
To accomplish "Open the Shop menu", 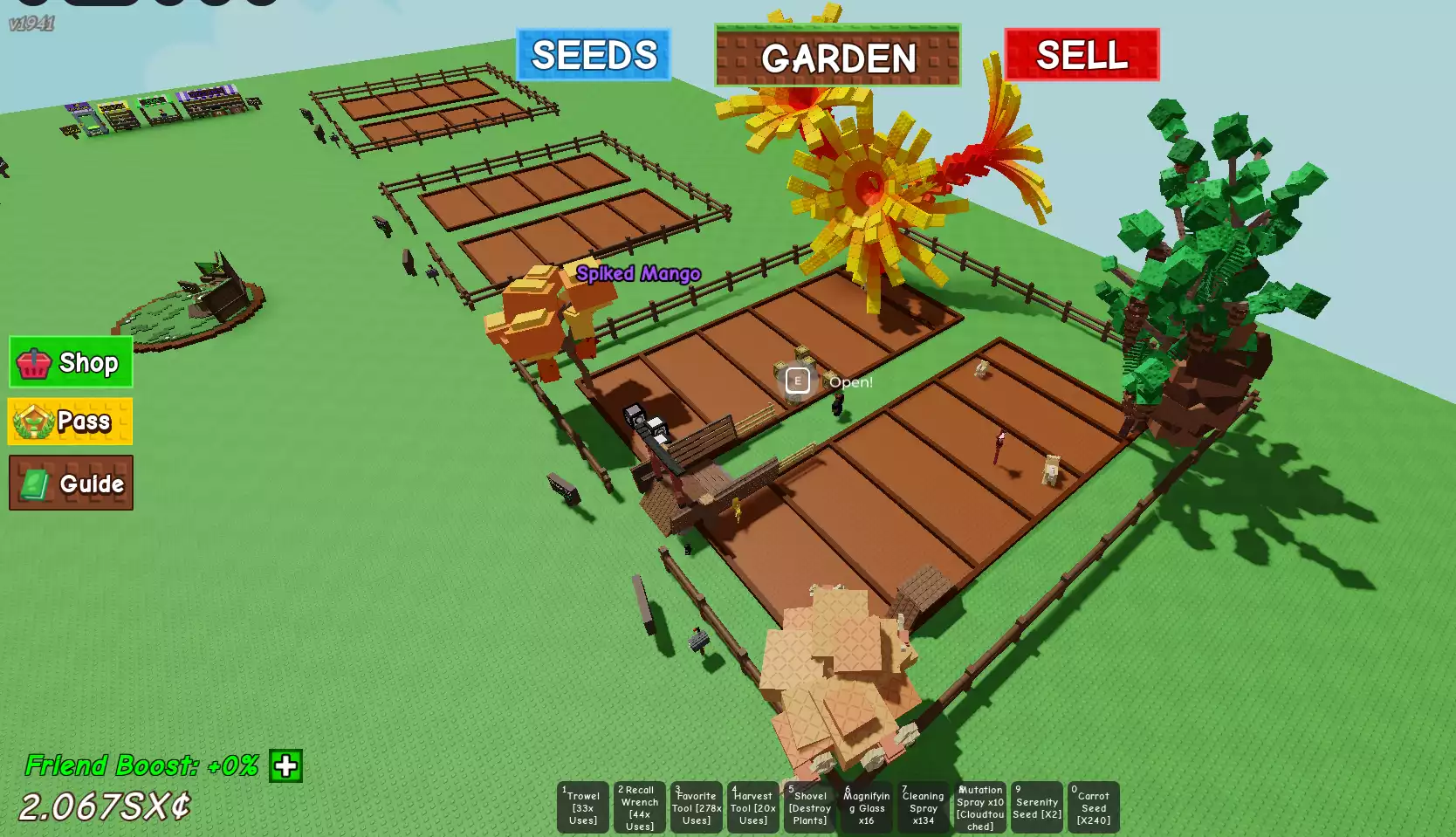I will (71, 362).
